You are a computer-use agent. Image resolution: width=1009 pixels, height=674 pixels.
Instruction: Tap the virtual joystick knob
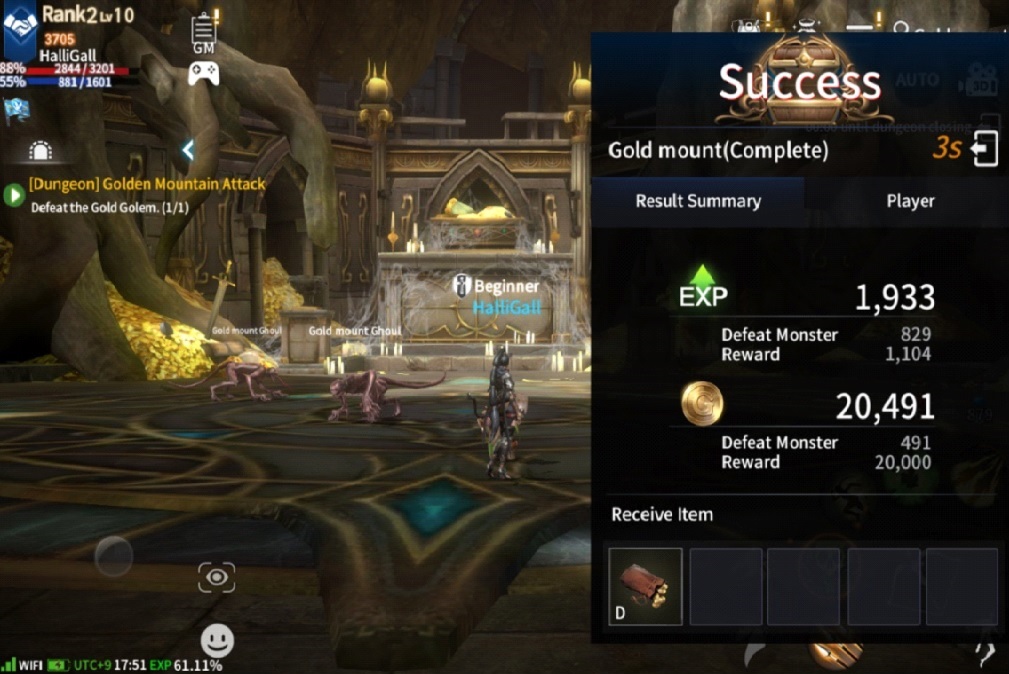(x=114, y=556)
